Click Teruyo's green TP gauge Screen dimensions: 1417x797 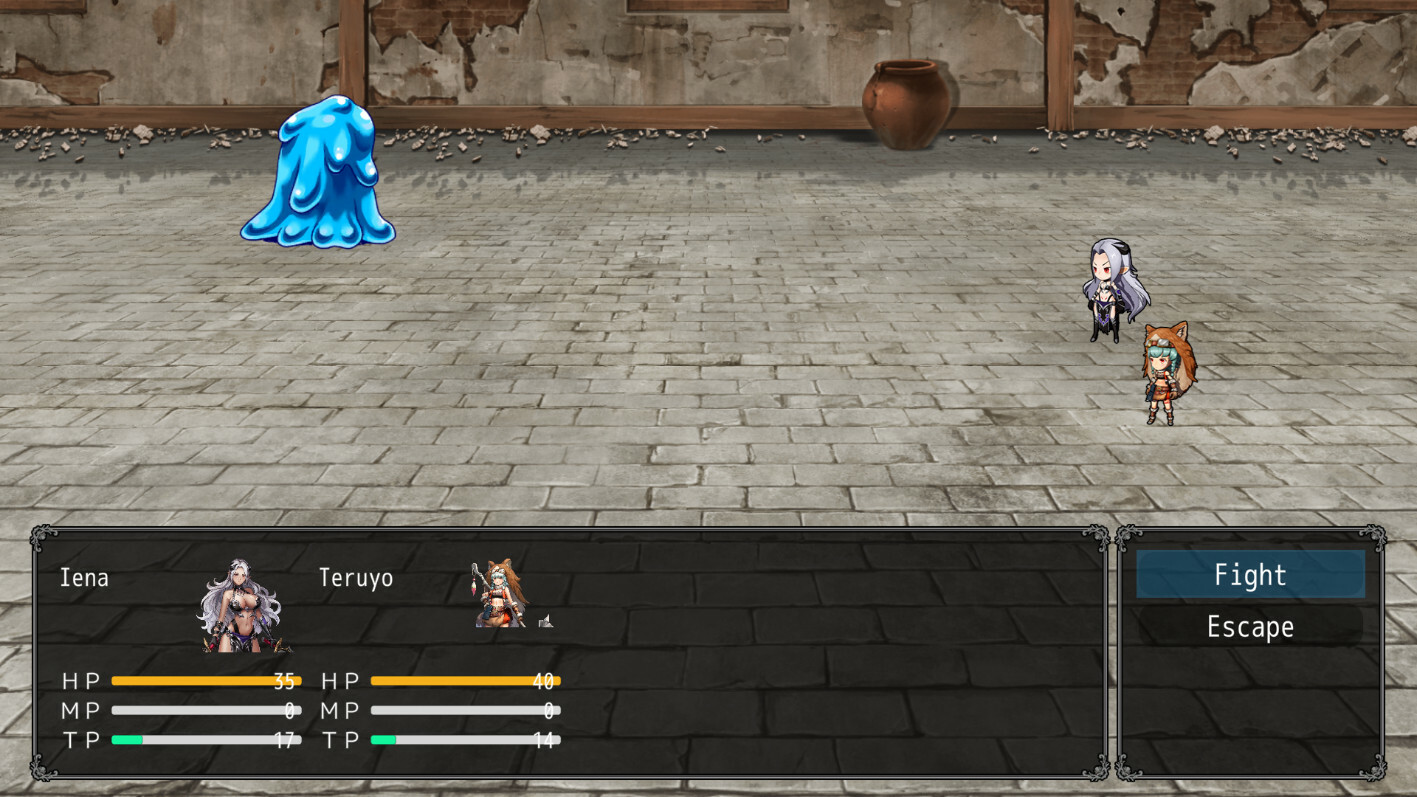[383, 740]
